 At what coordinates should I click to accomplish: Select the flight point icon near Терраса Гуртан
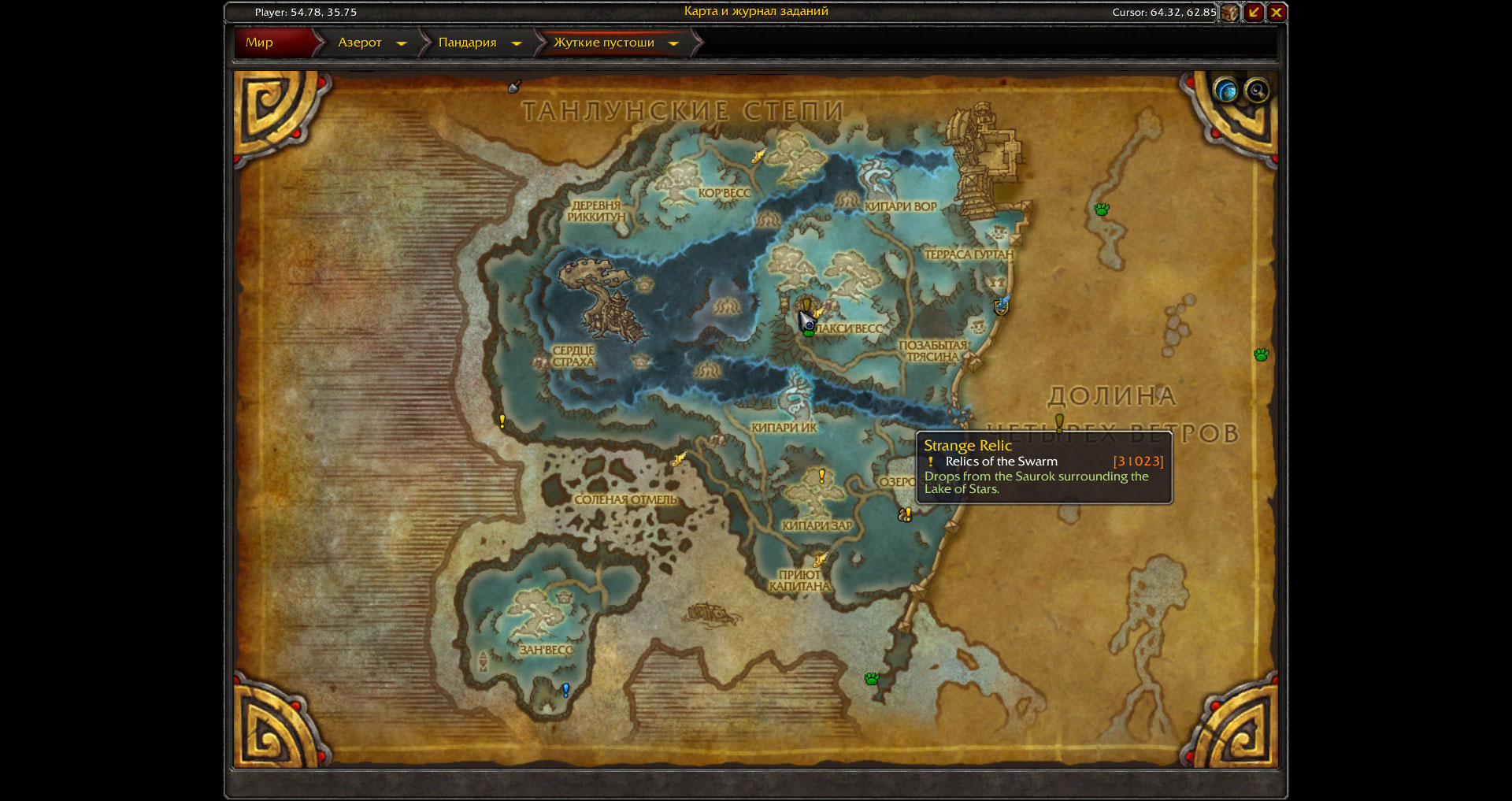coord(1002,304)
